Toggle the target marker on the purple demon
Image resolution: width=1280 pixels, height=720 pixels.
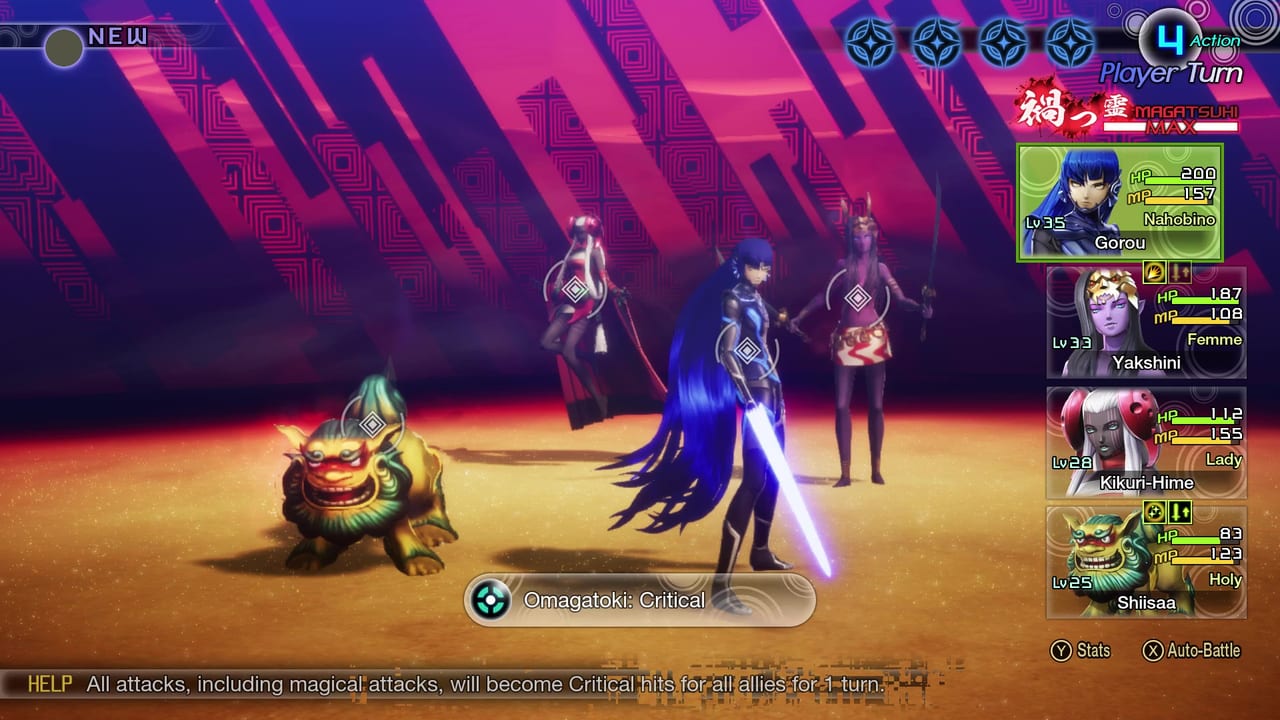(858, 297)
